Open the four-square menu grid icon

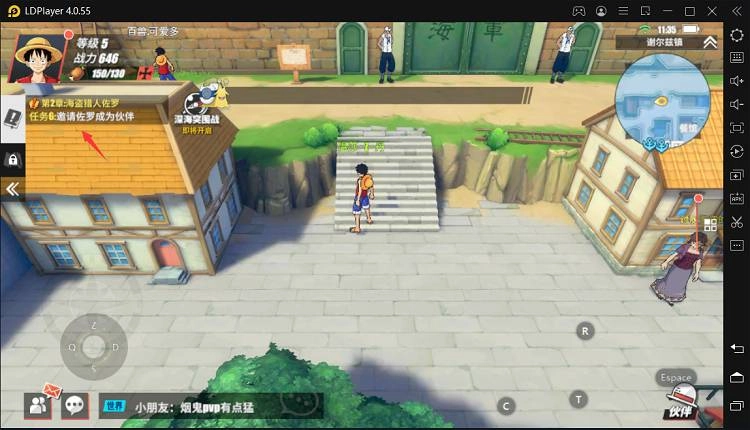point(710,225)
